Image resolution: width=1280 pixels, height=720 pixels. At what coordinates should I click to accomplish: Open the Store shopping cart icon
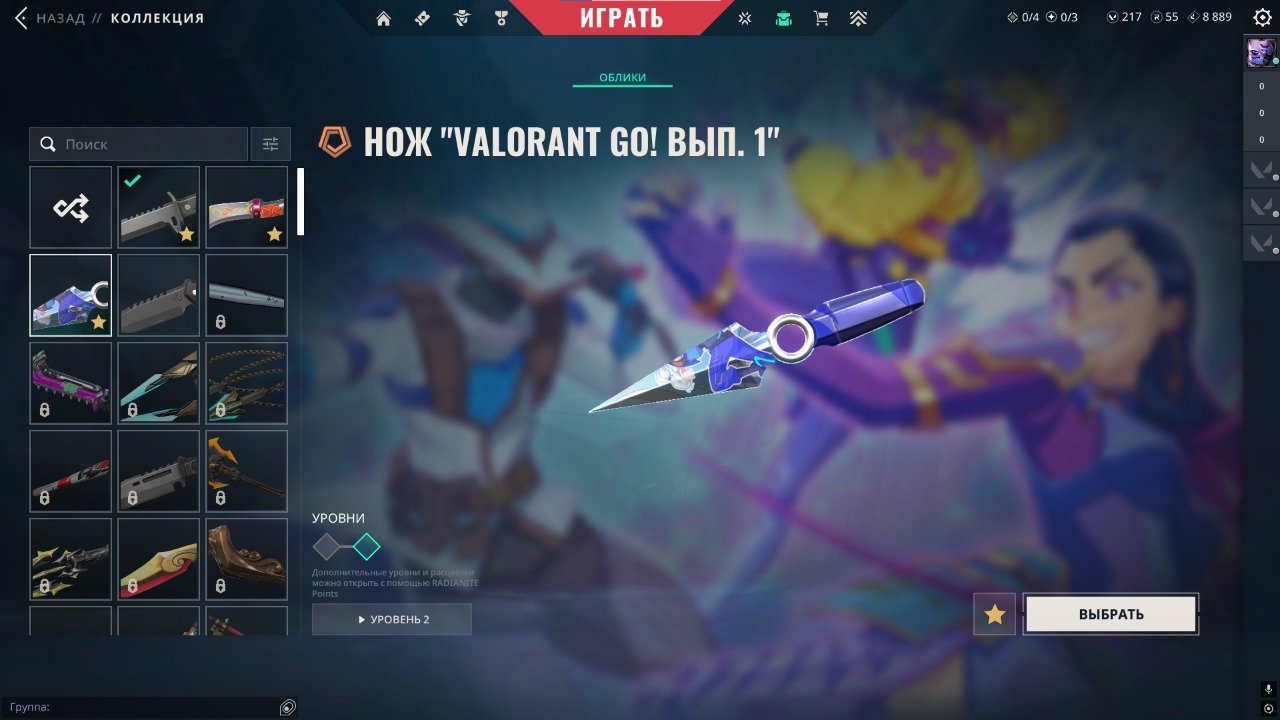(822, 18)
